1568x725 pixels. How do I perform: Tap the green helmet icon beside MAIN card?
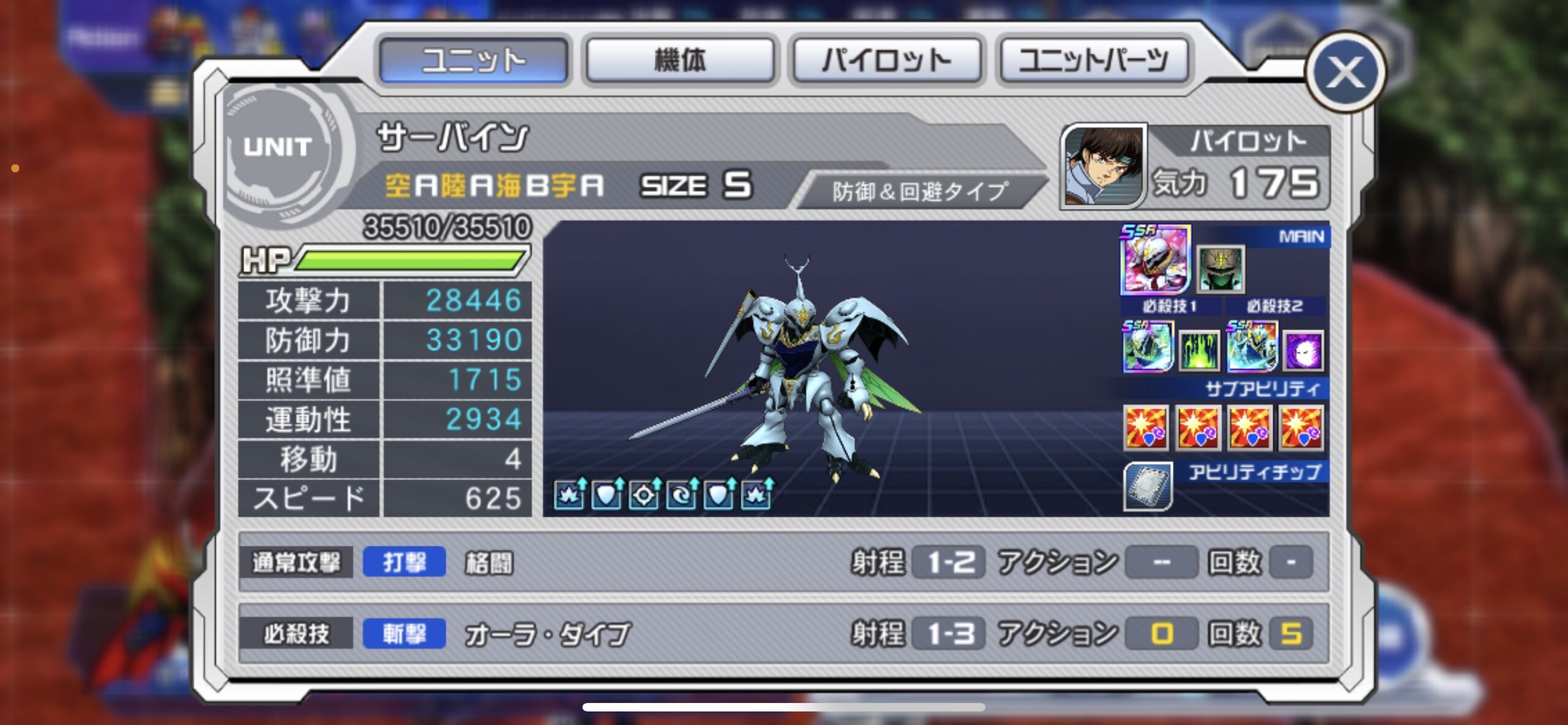pyautogui.click(x=1221, y=268)
